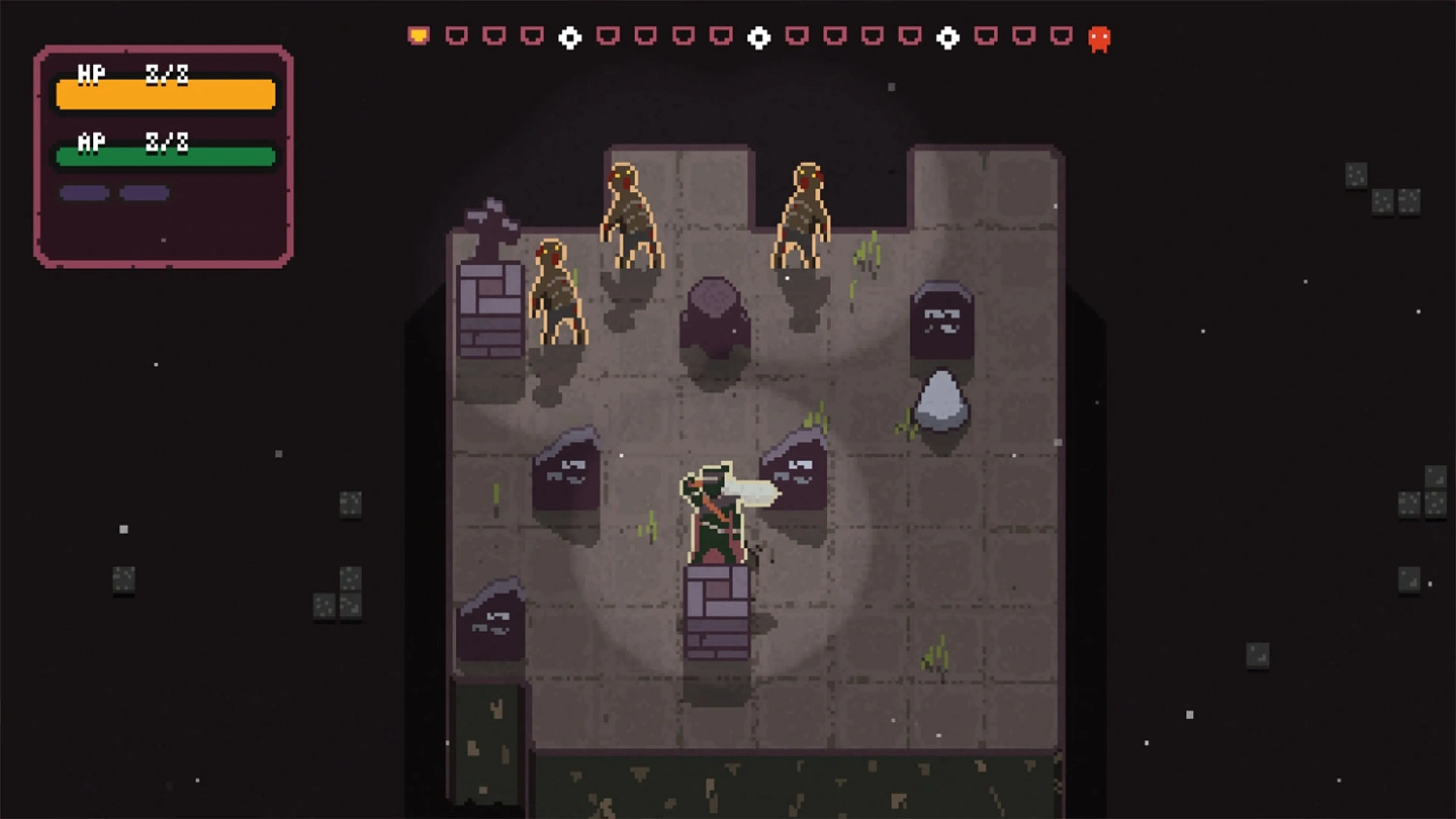Click the dark rock in the upper middle of the arena
Viewport: 1456px width, 819px height.
[x=713, y=315]
